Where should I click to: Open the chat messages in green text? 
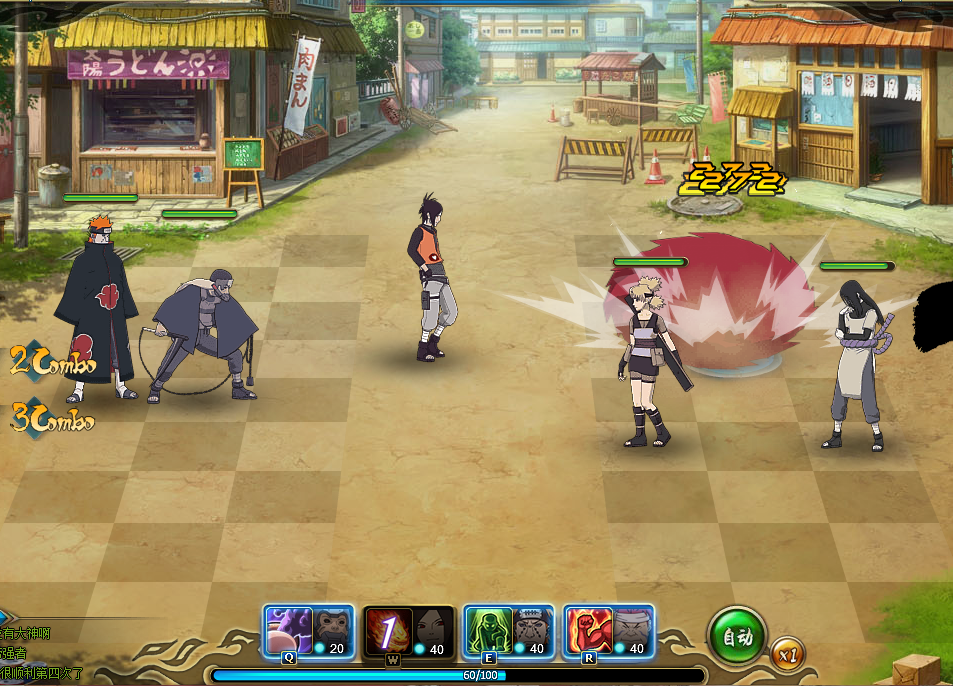tap(40, 654)
